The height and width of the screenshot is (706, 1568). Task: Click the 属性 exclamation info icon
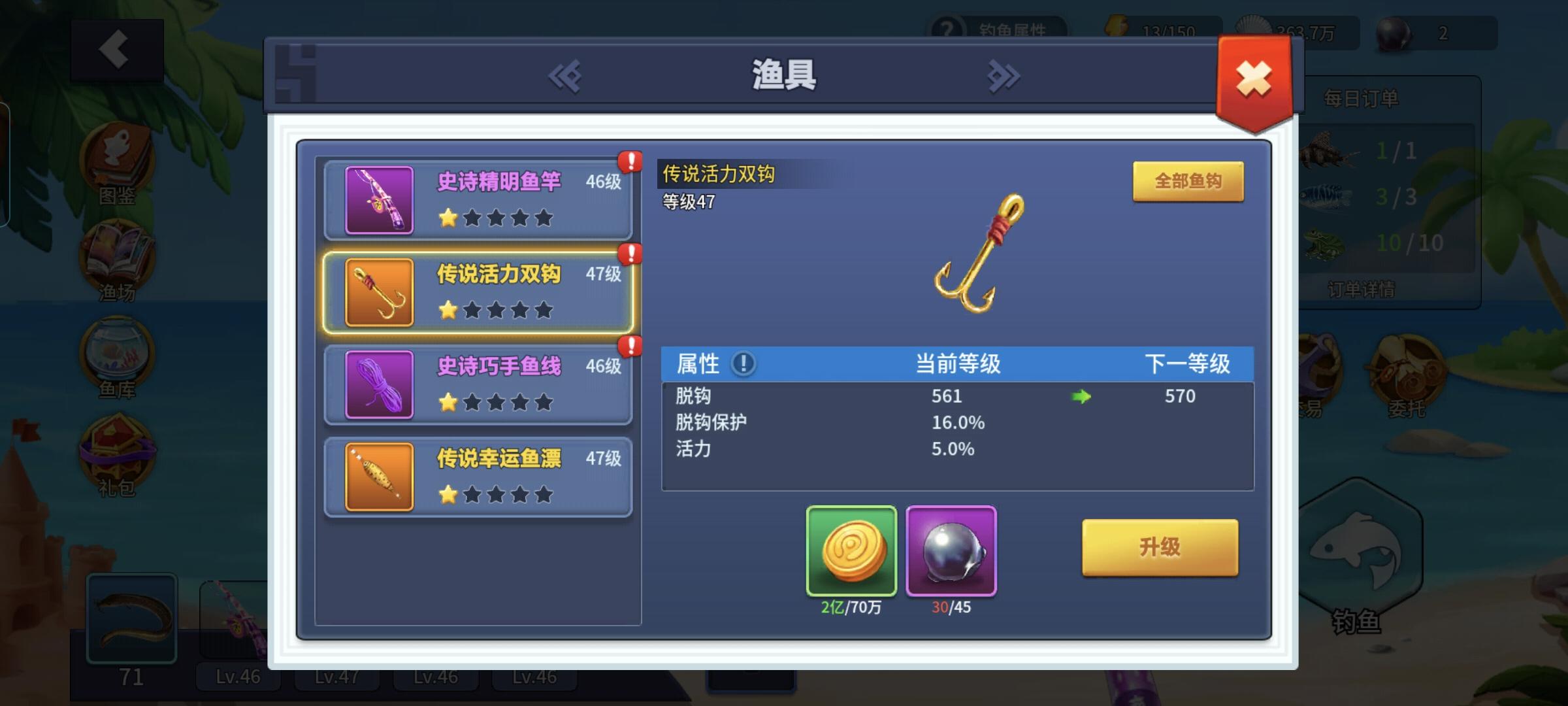tap(741, 365)
